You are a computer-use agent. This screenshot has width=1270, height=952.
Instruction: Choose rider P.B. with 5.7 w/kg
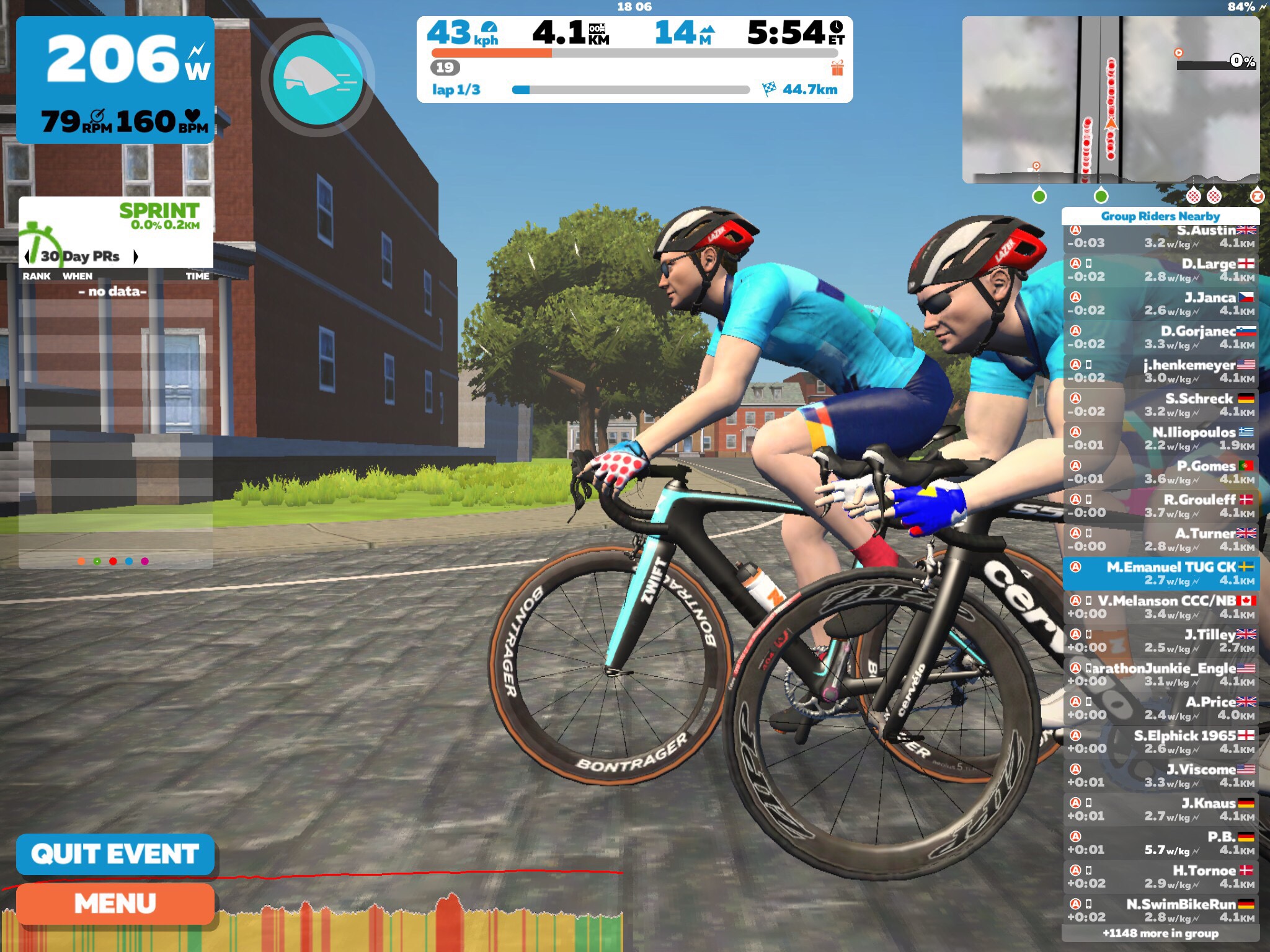point(1160,843)
